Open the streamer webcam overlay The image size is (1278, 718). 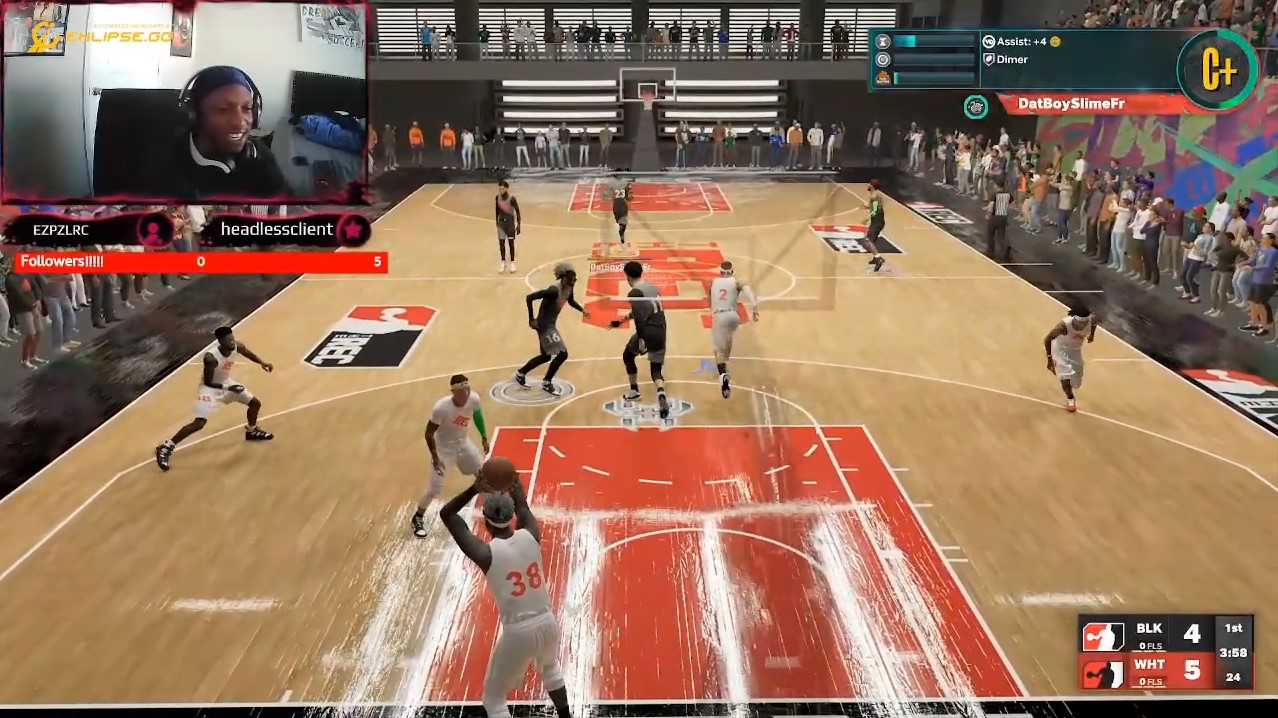(185, 102)
